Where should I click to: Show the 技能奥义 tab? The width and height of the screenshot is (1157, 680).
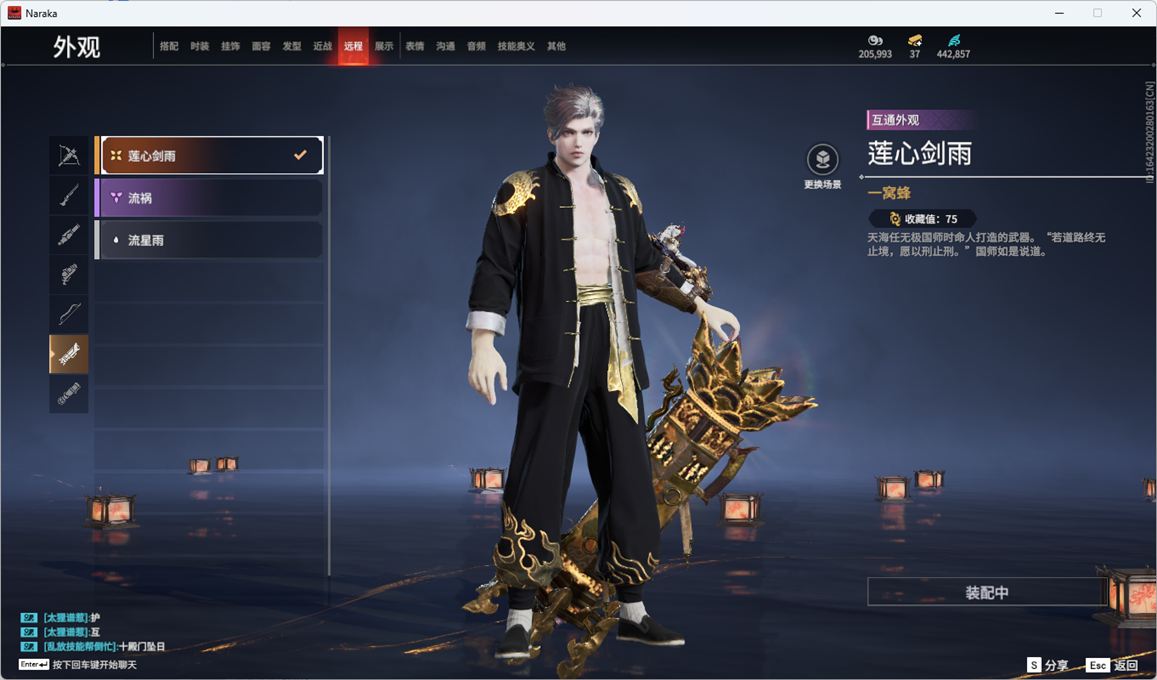pyautogui.click(x=516, y=46)
